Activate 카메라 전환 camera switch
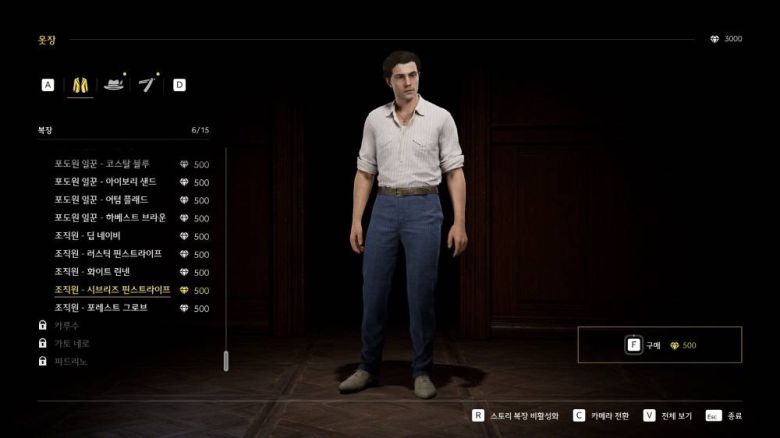The width and height of the screenshot is (780, 438). (x=606, y=415)
